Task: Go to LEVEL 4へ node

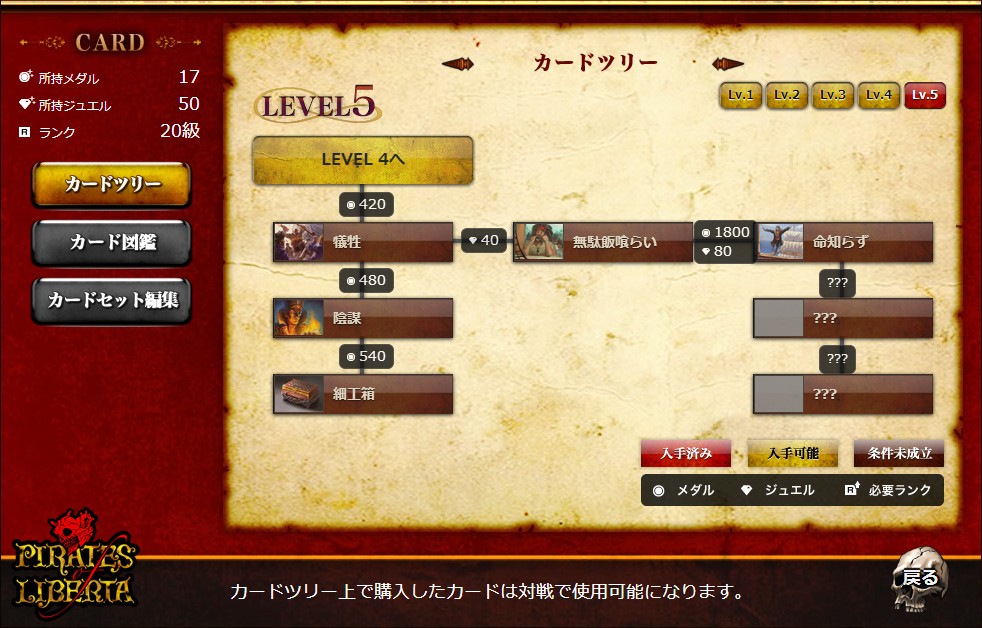Action: click(x=362, y=160)
